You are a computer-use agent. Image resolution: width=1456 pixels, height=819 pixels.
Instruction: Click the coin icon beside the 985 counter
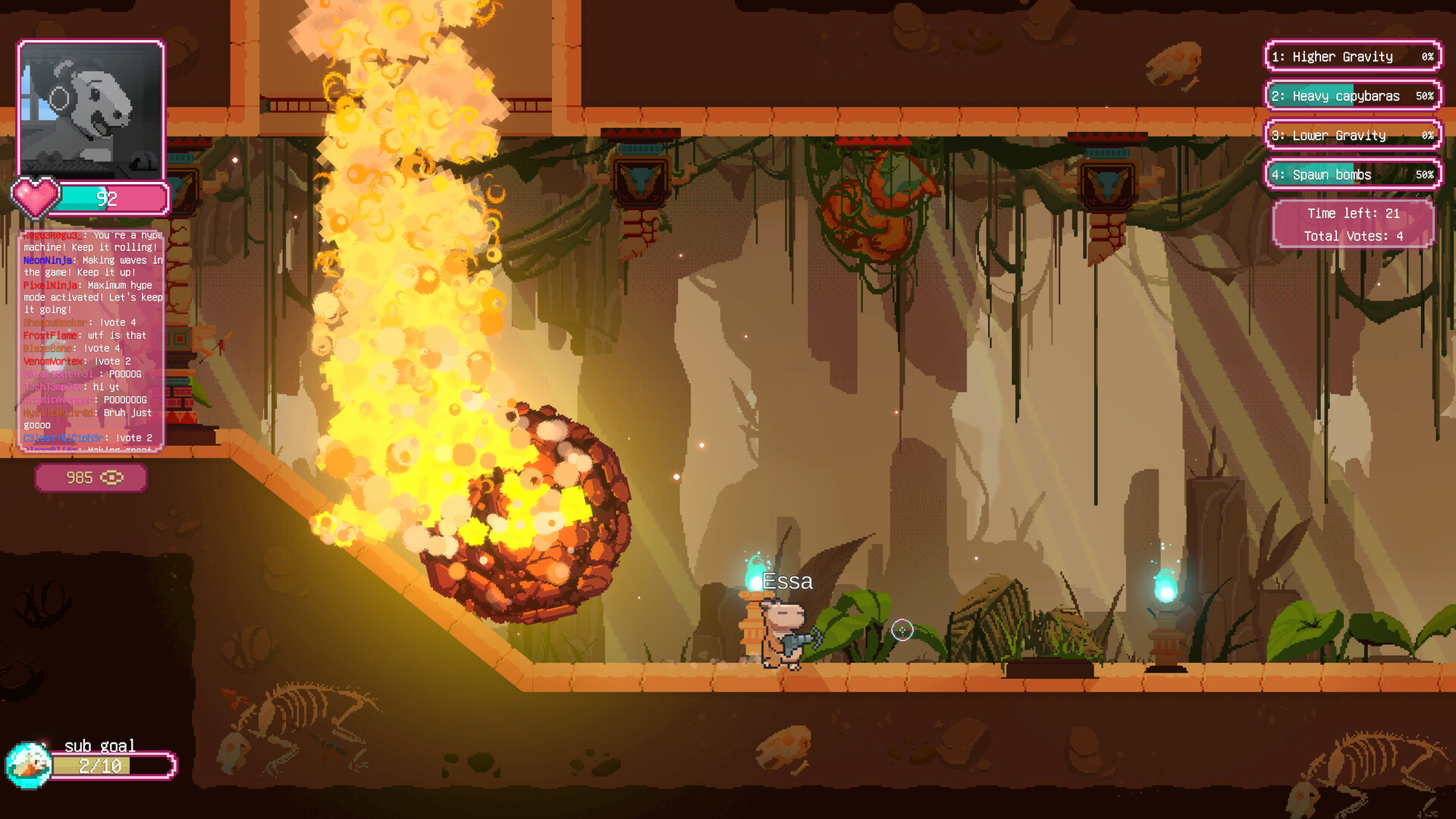tap(112, 478)
